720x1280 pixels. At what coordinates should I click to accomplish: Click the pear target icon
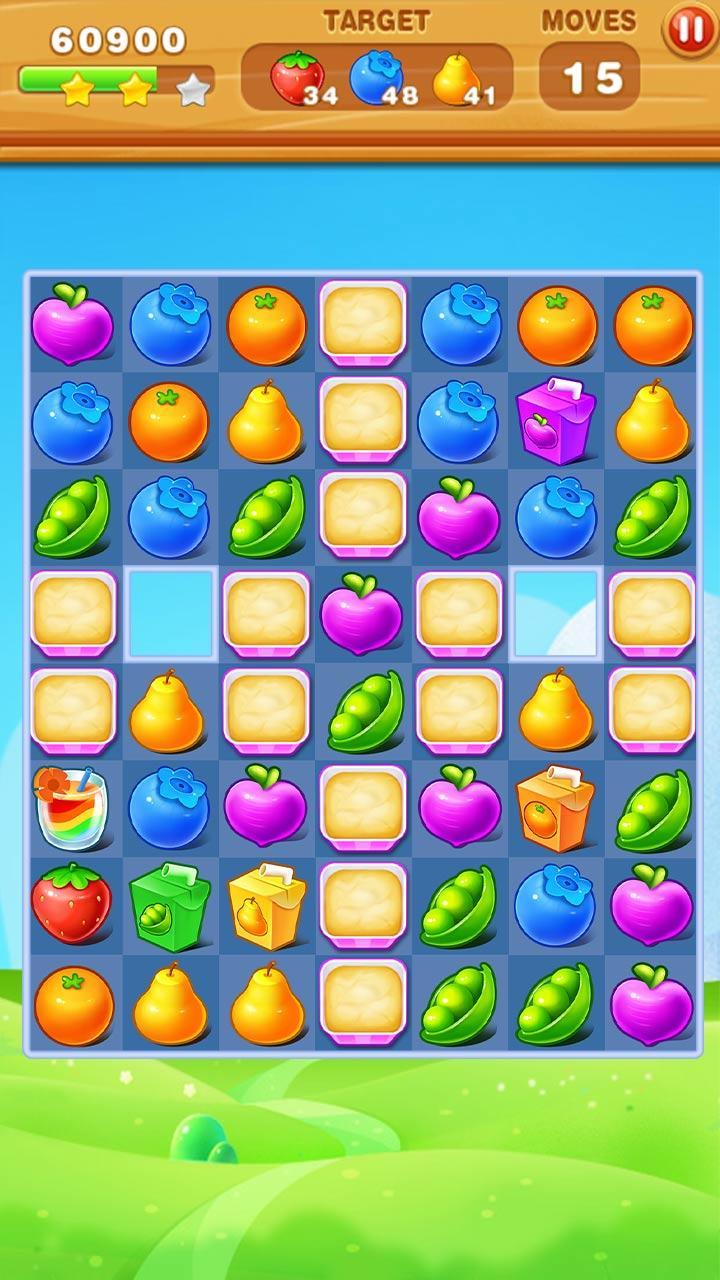454,78
